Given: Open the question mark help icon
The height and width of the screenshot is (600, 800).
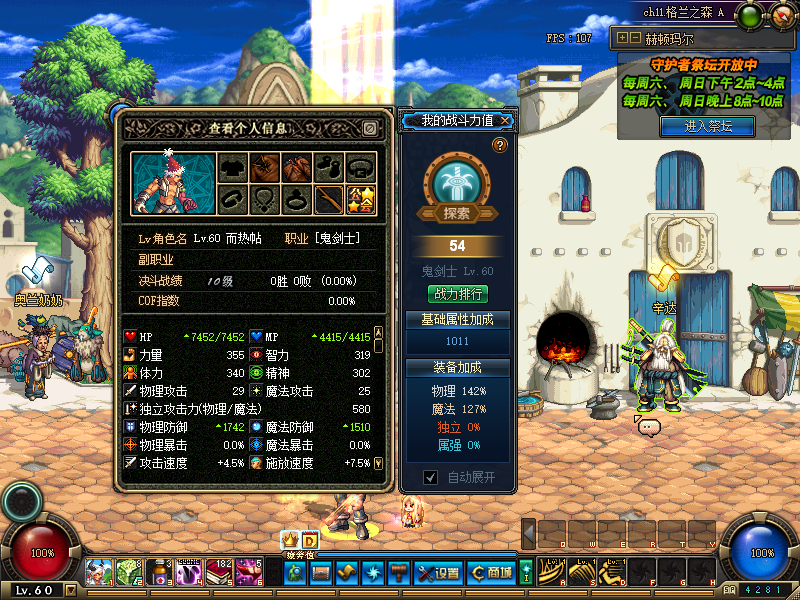Looking at the screenshot, I should pos(500,145).
